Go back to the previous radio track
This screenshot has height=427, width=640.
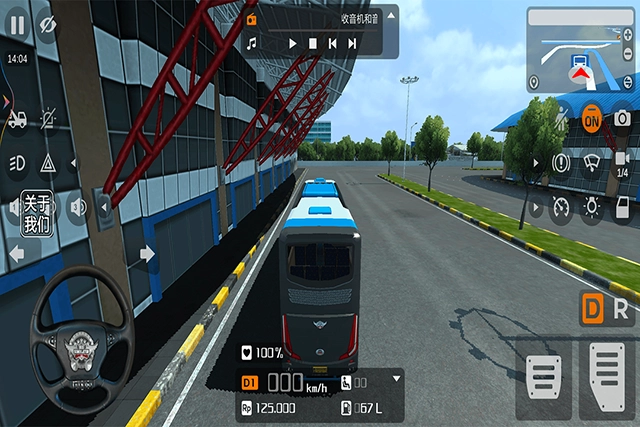point(332,44)
